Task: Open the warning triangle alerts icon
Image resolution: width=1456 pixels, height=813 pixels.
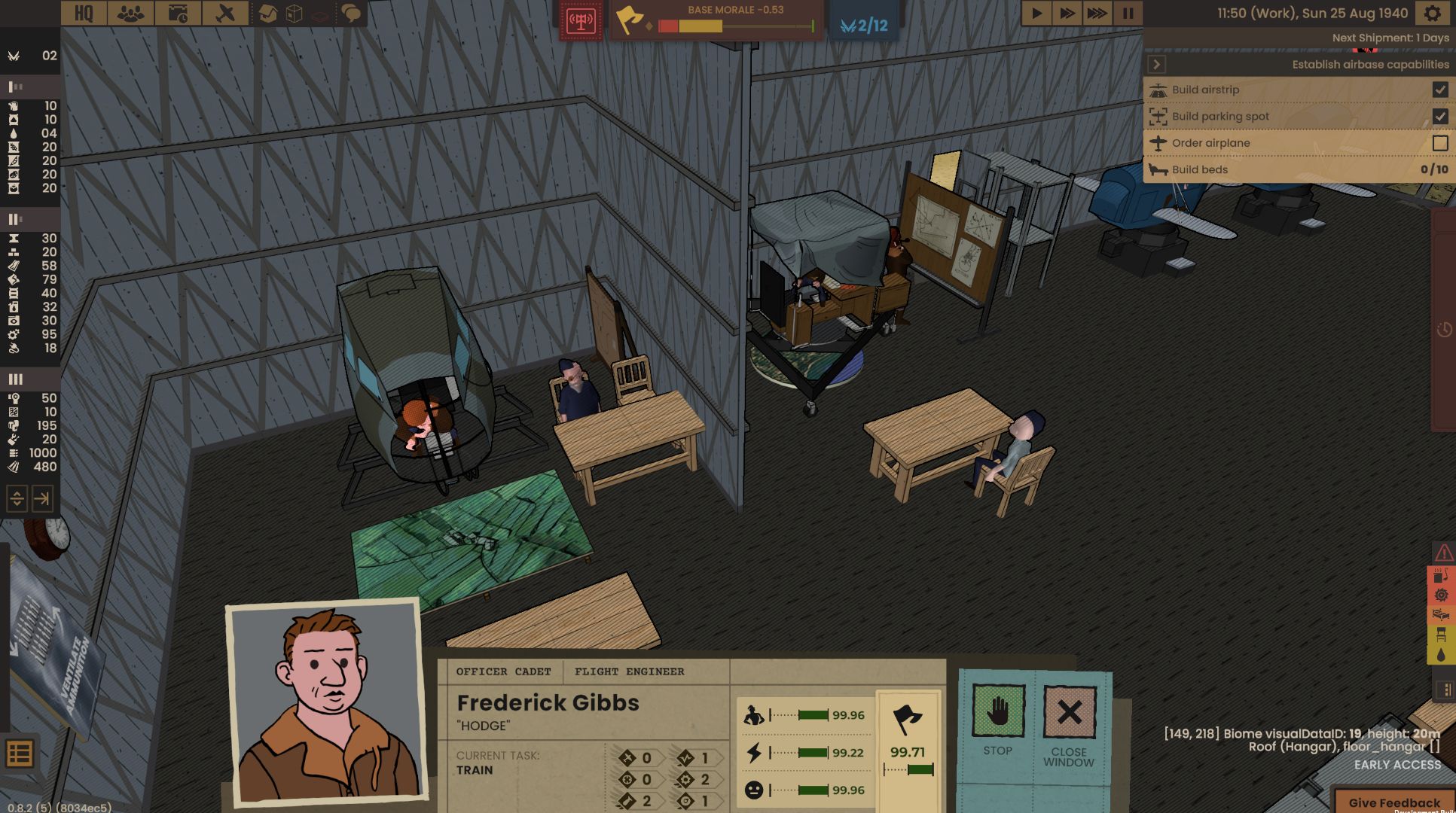Action: click(x=1443, y=553)
